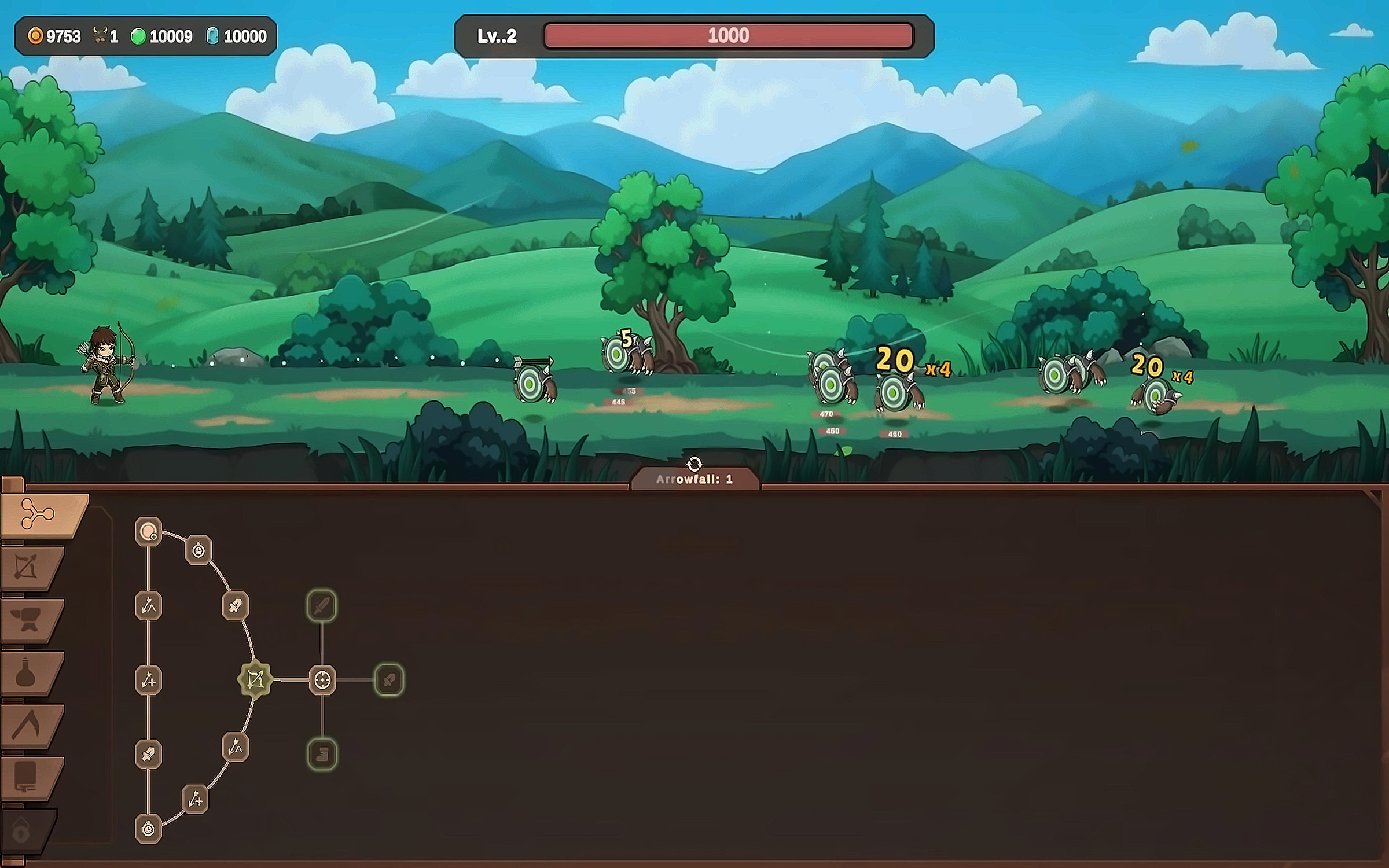Unlock the sword skill node

[x=322, y=606]
